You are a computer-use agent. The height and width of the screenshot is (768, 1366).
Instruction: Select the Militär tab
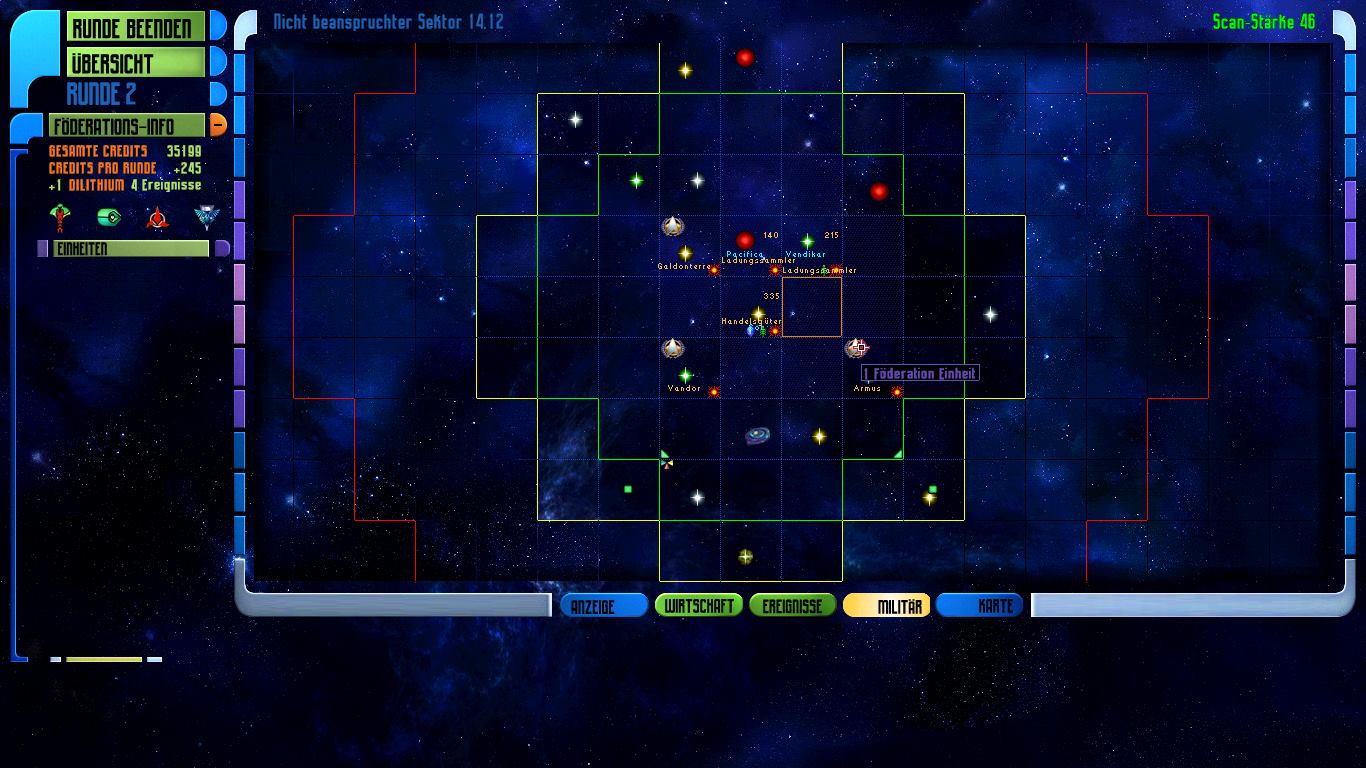(x=887, y=606)
